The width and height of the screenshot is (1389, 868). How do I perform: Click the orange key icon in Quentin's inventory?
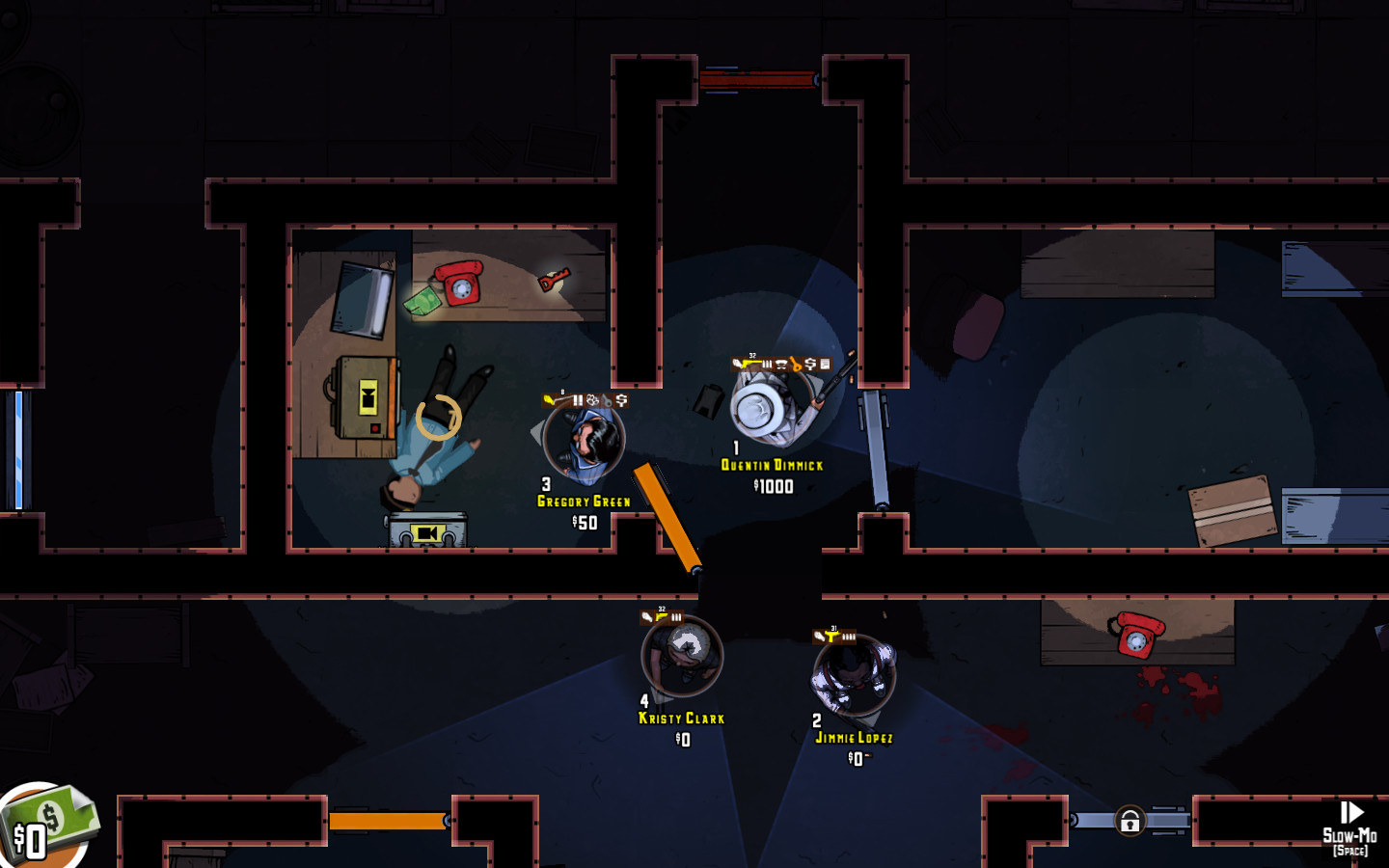coord(796,365)
